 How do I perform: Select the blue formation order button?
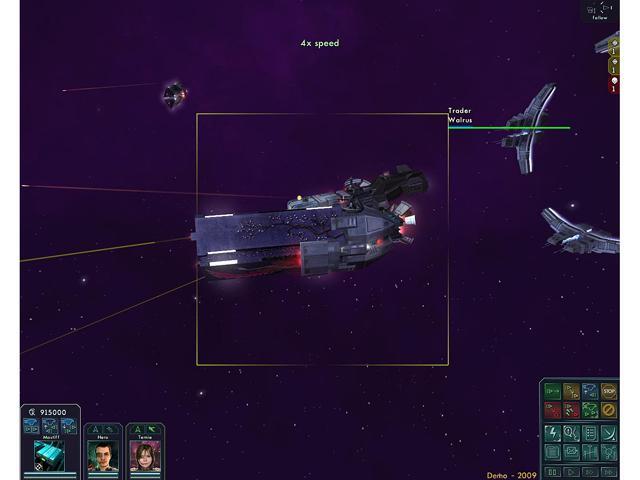pyautogui.click(x=591, y=392)
